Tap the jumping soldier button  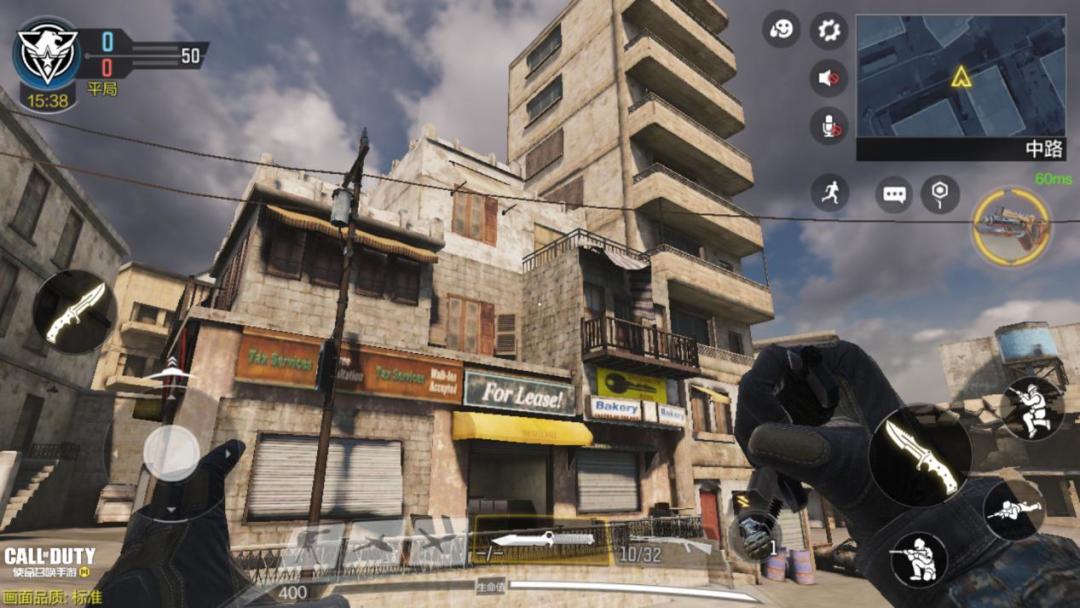pos(1032,408)
